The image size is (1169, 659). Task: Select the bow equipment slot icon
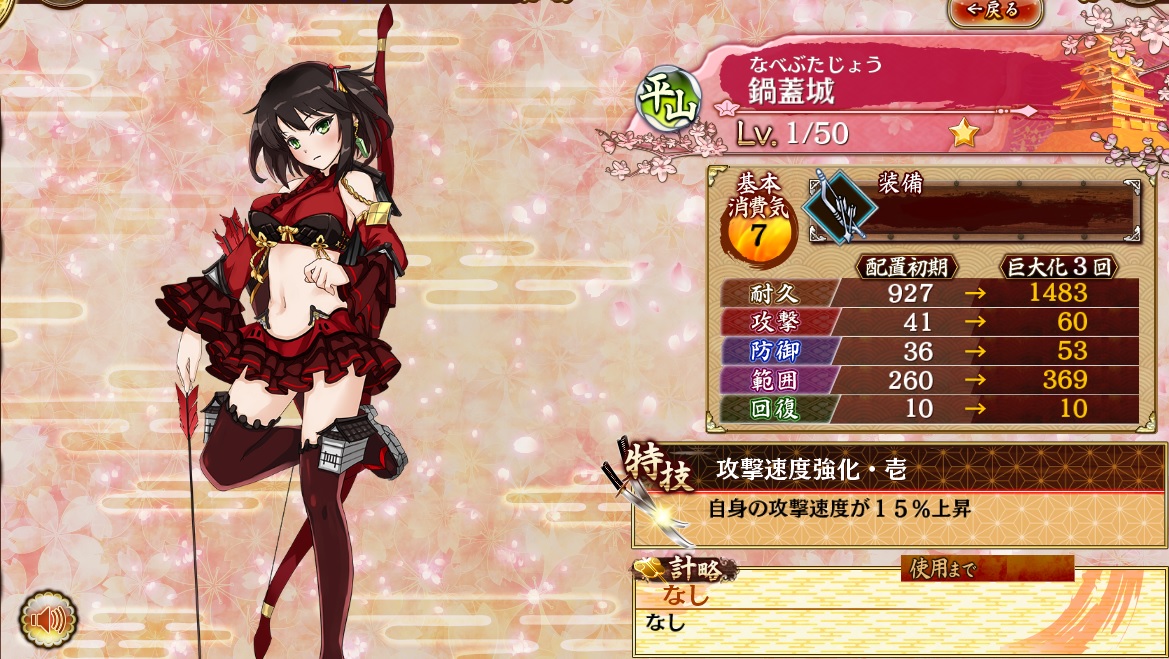tap(839, 206)
